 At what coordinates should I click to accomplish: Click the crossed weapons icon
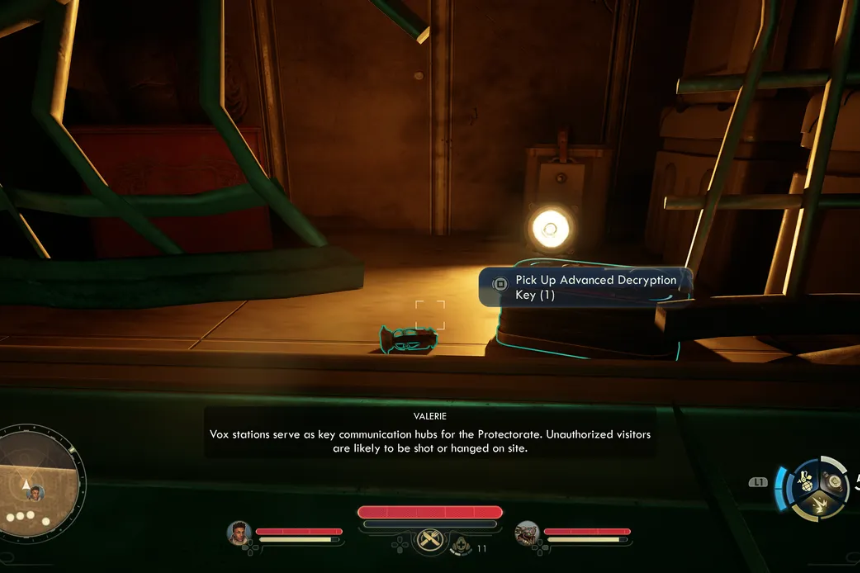coord(431,541)
